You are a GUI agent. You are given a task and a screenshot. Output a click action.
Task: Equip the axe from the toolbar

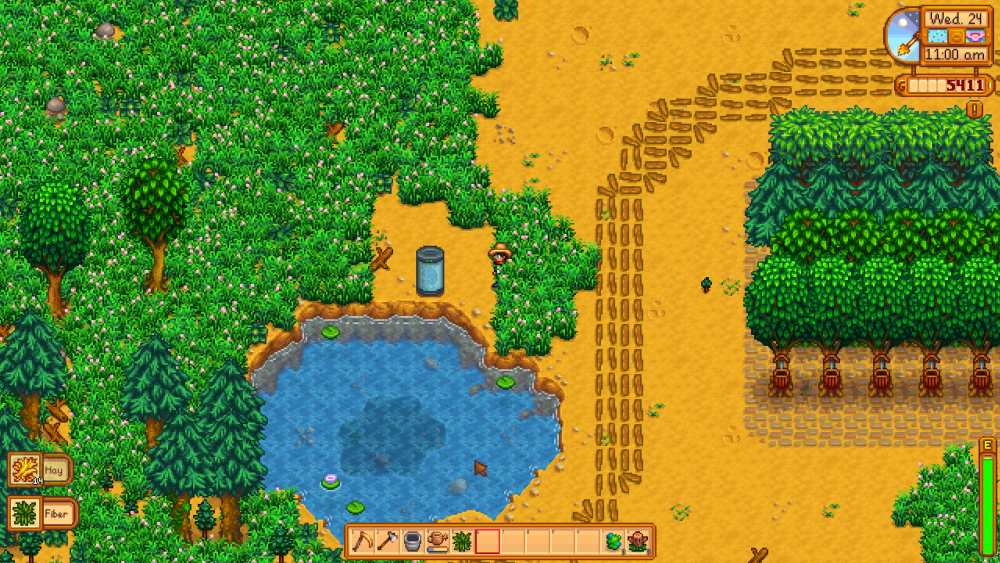[x=387, y=541]
